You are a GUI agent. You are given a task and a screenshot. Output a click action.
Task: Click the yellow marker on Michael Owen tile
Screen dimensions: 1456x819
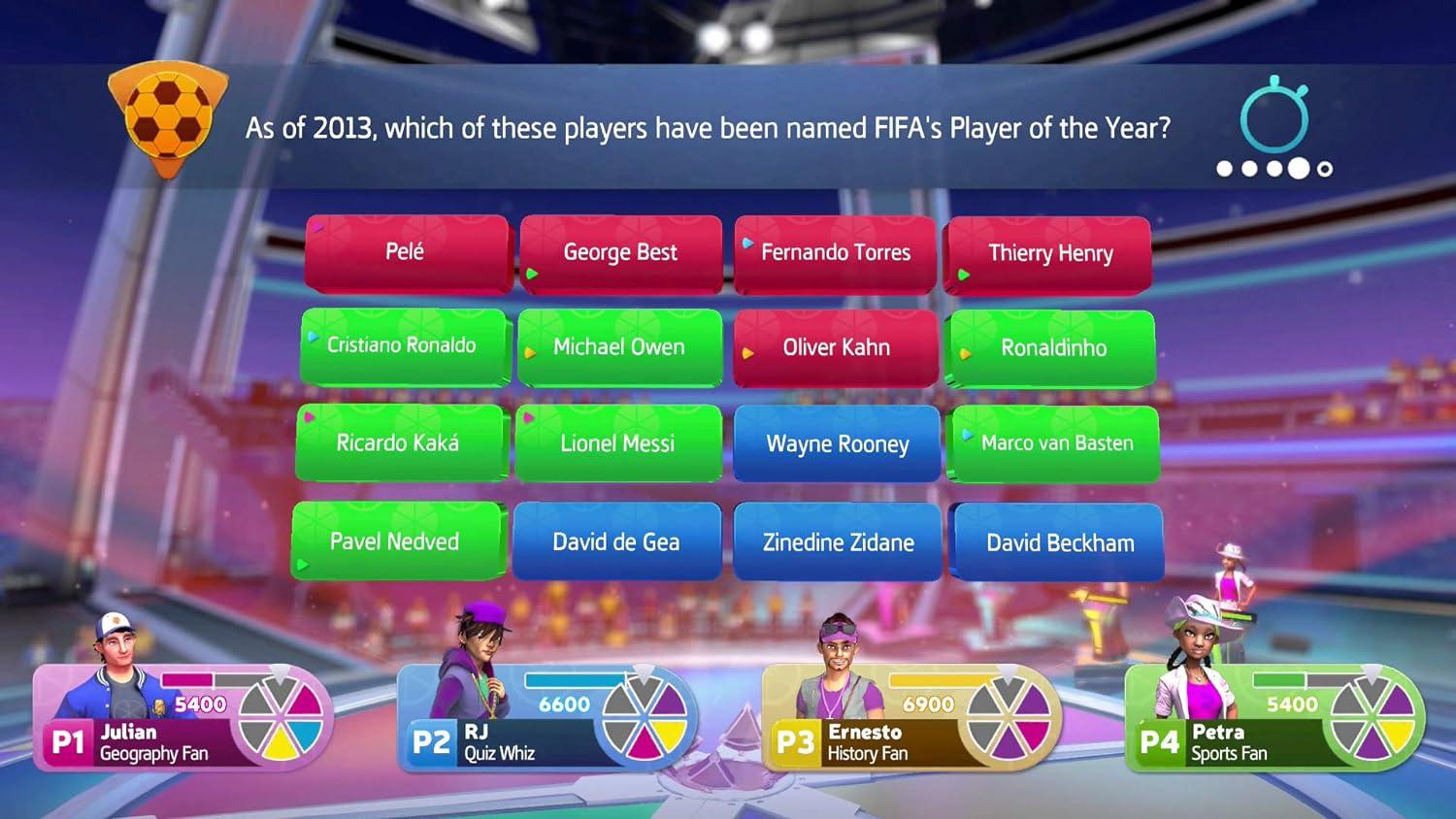pos(529,351)
